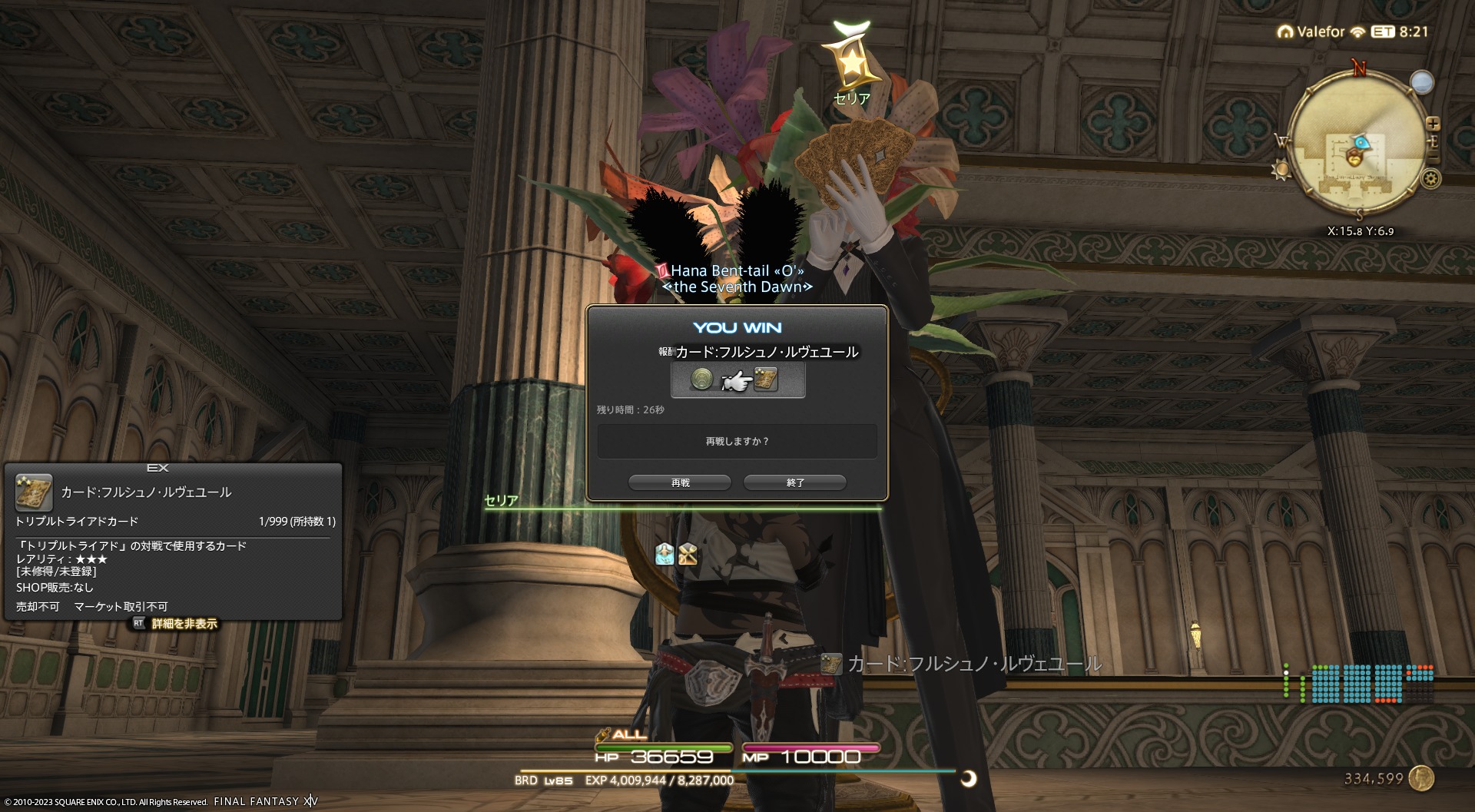Screen dimensions: 1475x812
Task: Click the card icon in the item tooltip
Action: pos(34,492)
